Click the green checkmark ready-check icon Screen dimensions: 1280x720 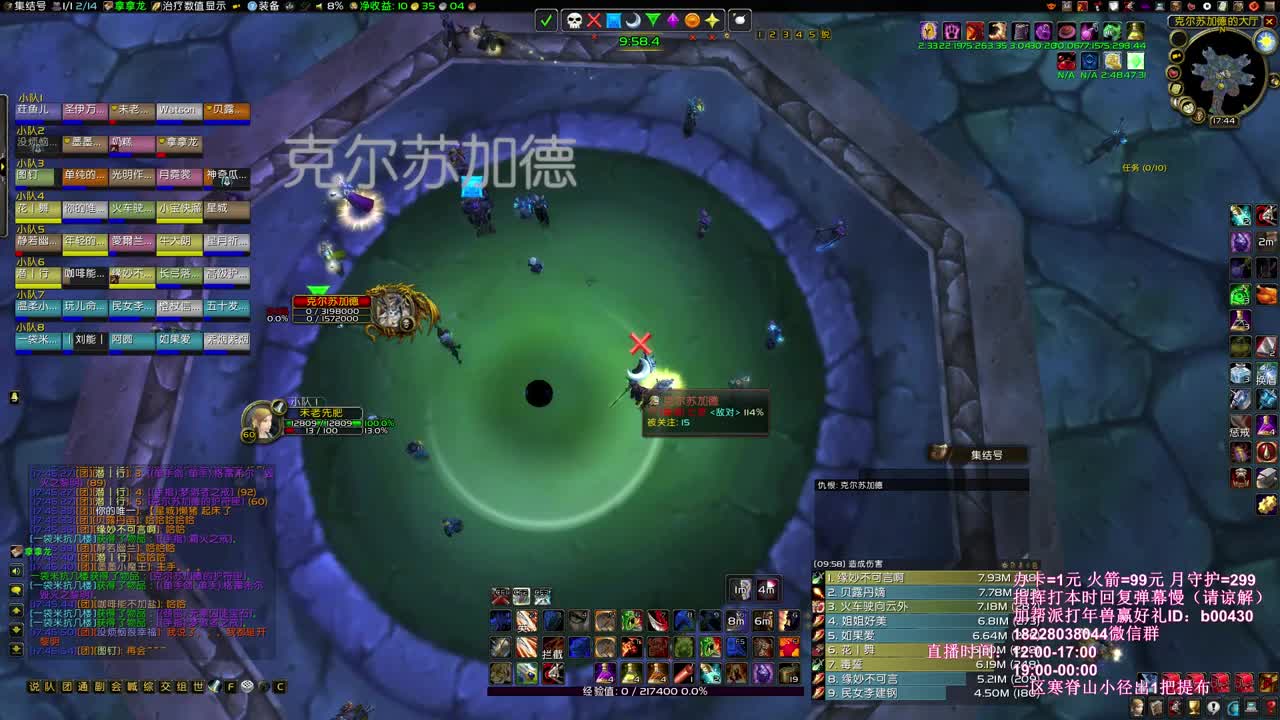(547, 20)
